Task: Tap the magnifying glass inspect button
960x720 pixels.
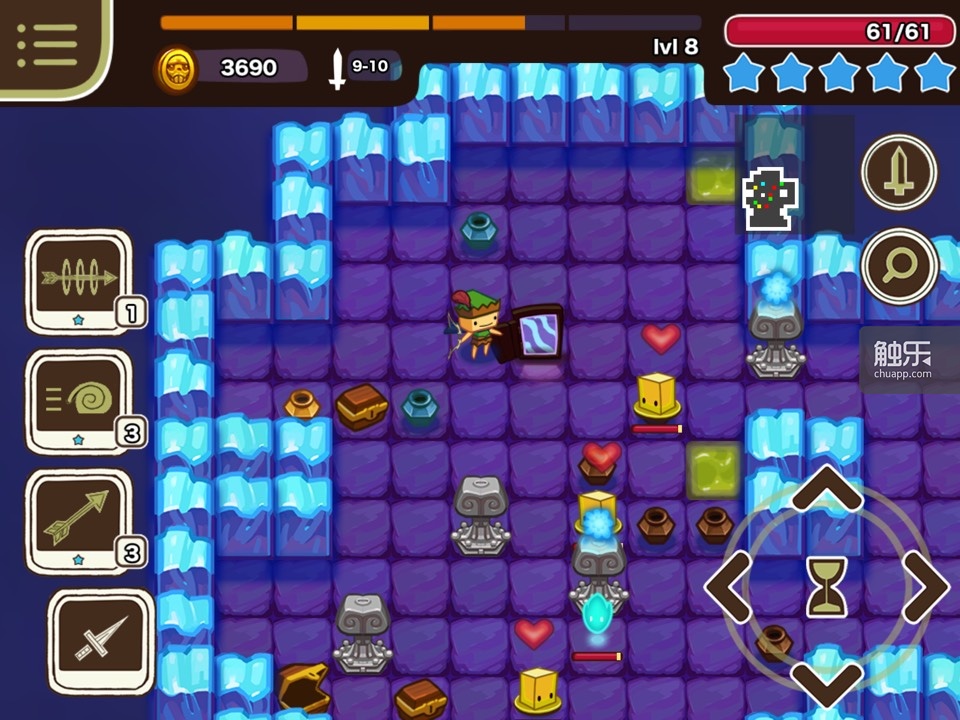Action: click(899, 266)
